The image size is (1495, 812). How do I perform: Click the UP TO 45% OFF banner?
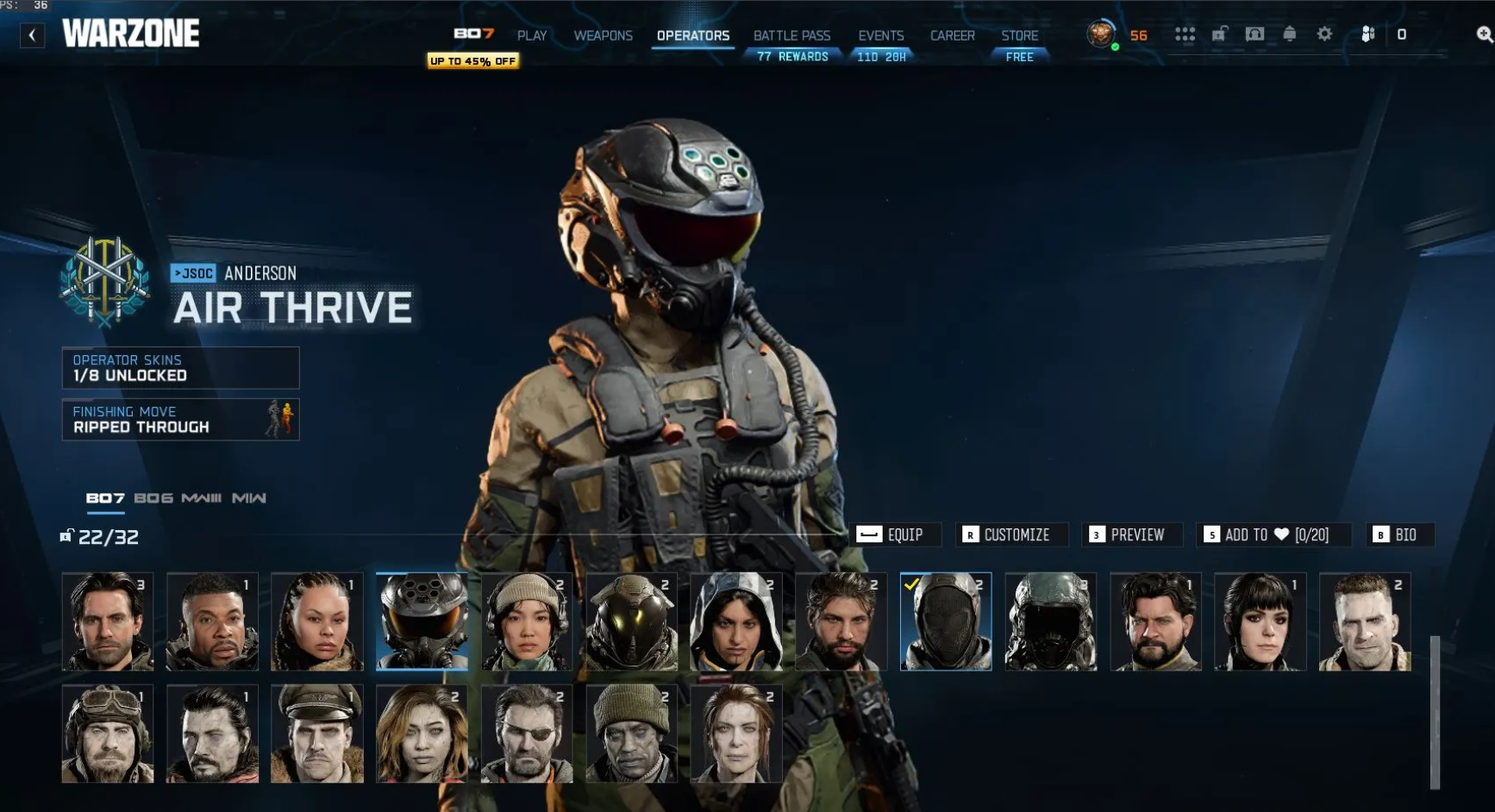point(472,61)
